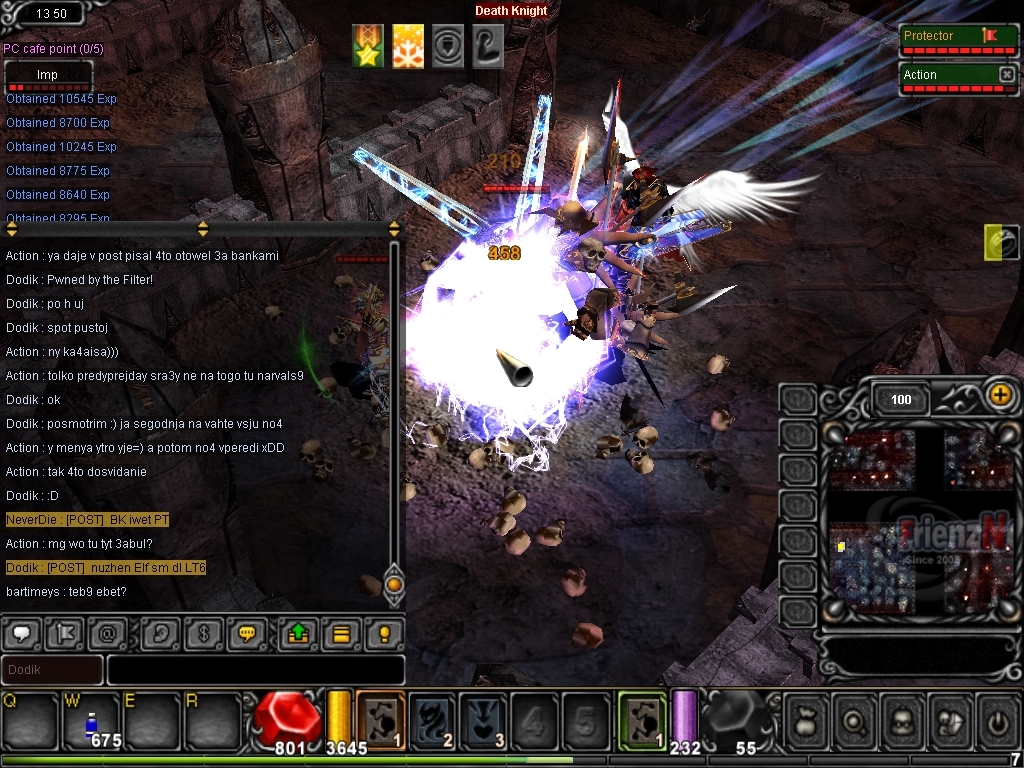Click the yellow plus button above the minimap
This screenshot has width=1024, height=768.
(x=999, y=395)
